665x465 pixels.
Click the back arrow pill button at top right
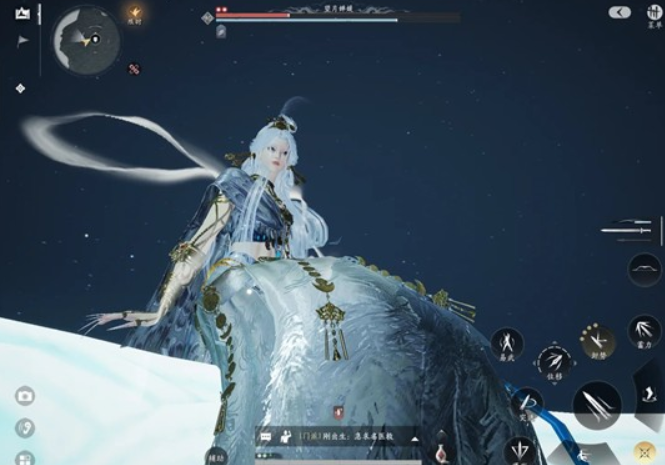[619, 12]
